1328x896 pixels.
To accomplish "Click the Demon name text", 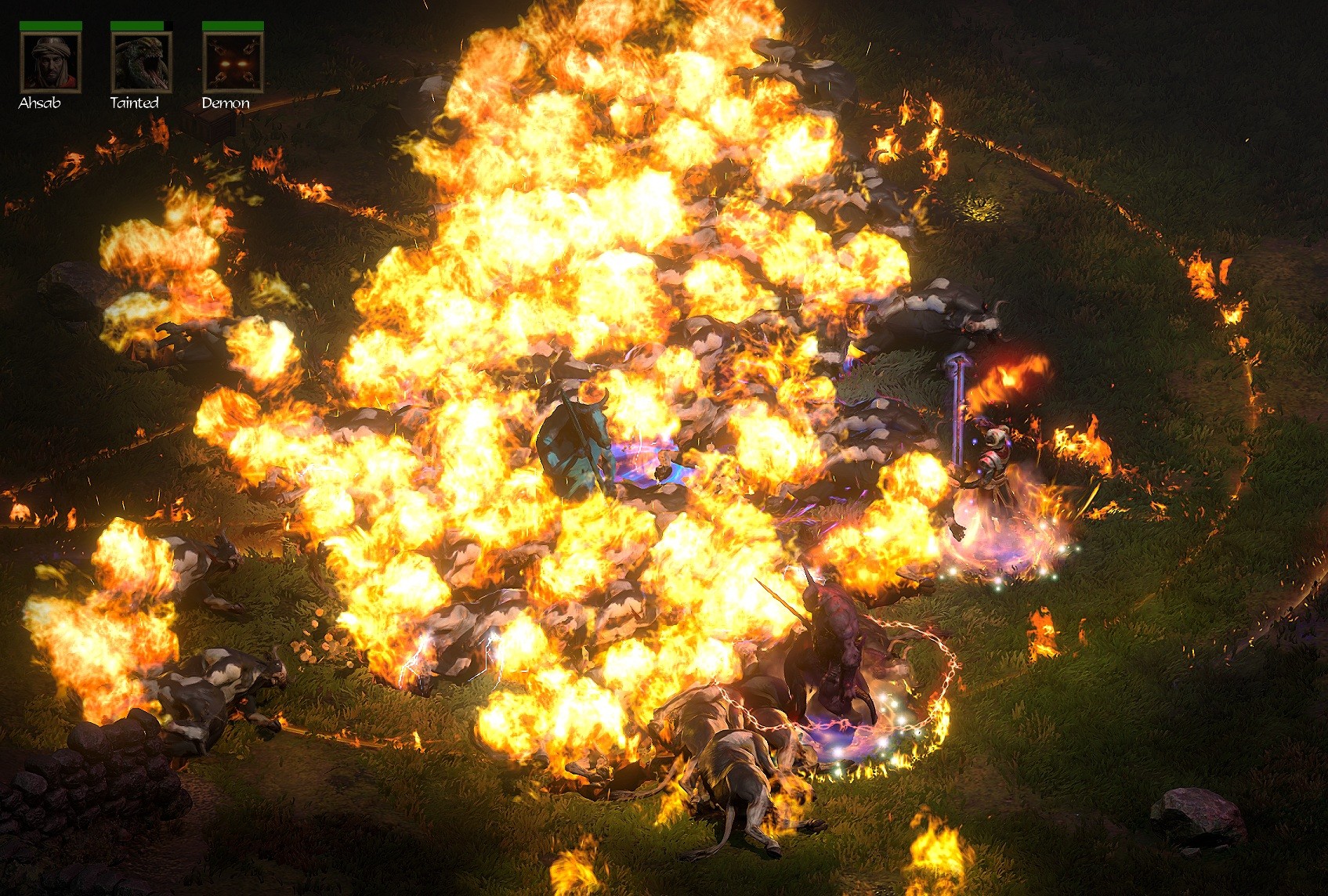I will [x=226, y=102].
